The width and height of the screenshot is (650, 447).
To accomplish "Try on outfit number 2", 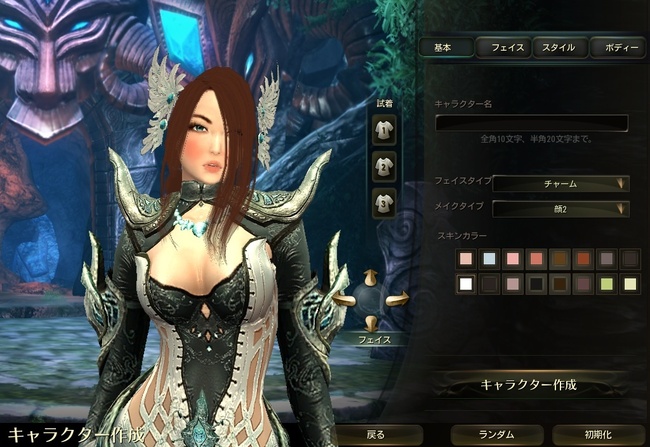I will (384, 165).
